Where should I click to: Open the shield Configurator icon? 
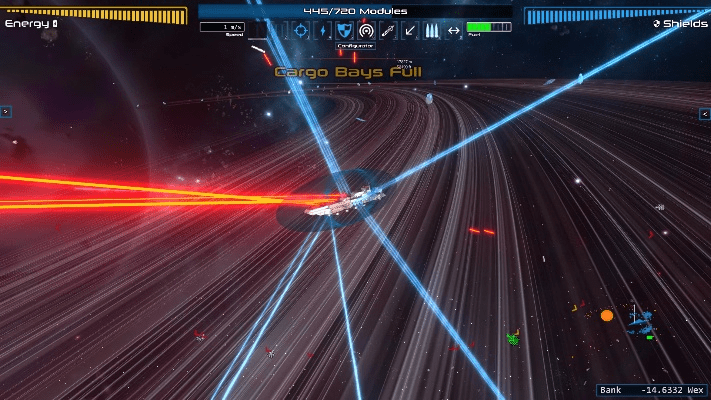click(344, 31)
